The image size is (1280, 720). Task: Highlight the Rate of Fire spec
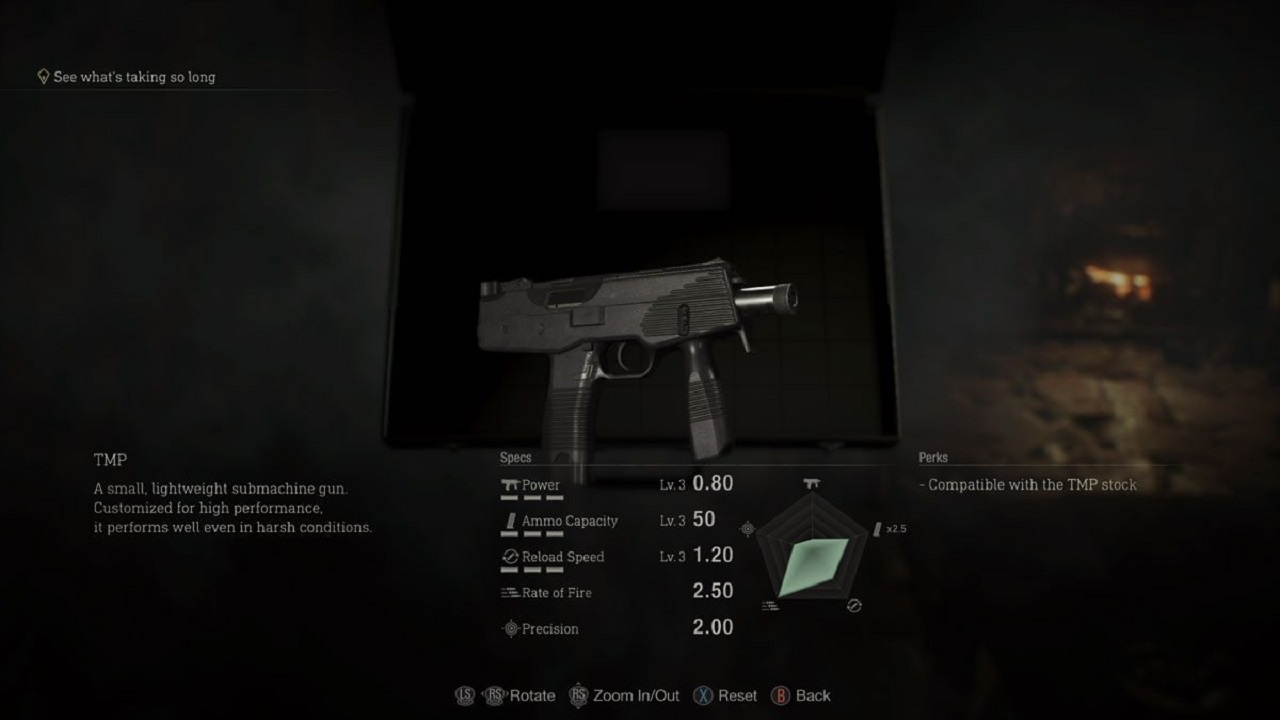616,592
